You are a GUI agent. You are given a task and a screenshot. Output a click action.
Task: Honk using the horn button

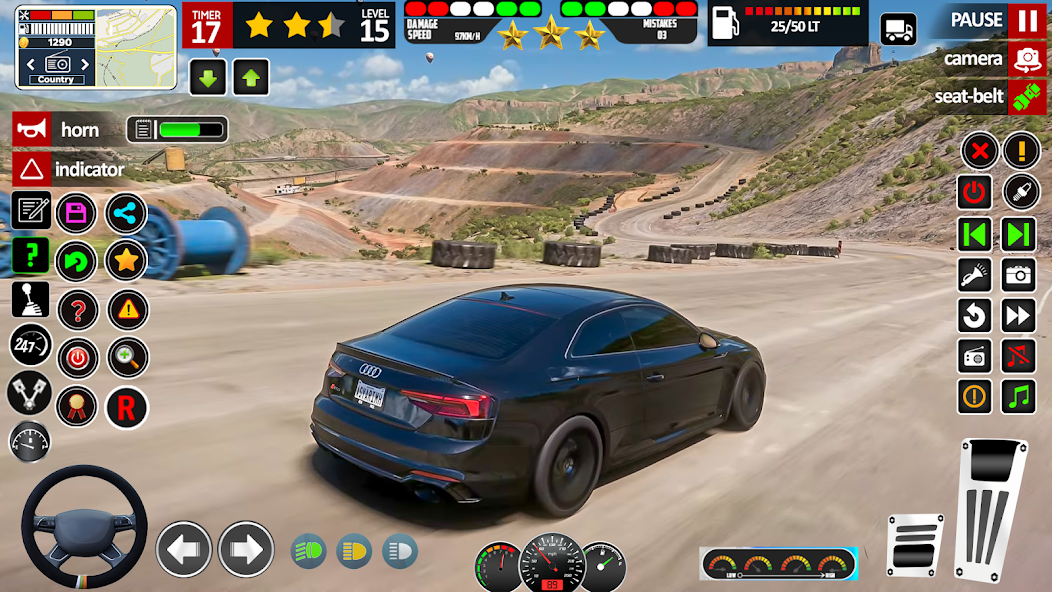tap(31, 130)
